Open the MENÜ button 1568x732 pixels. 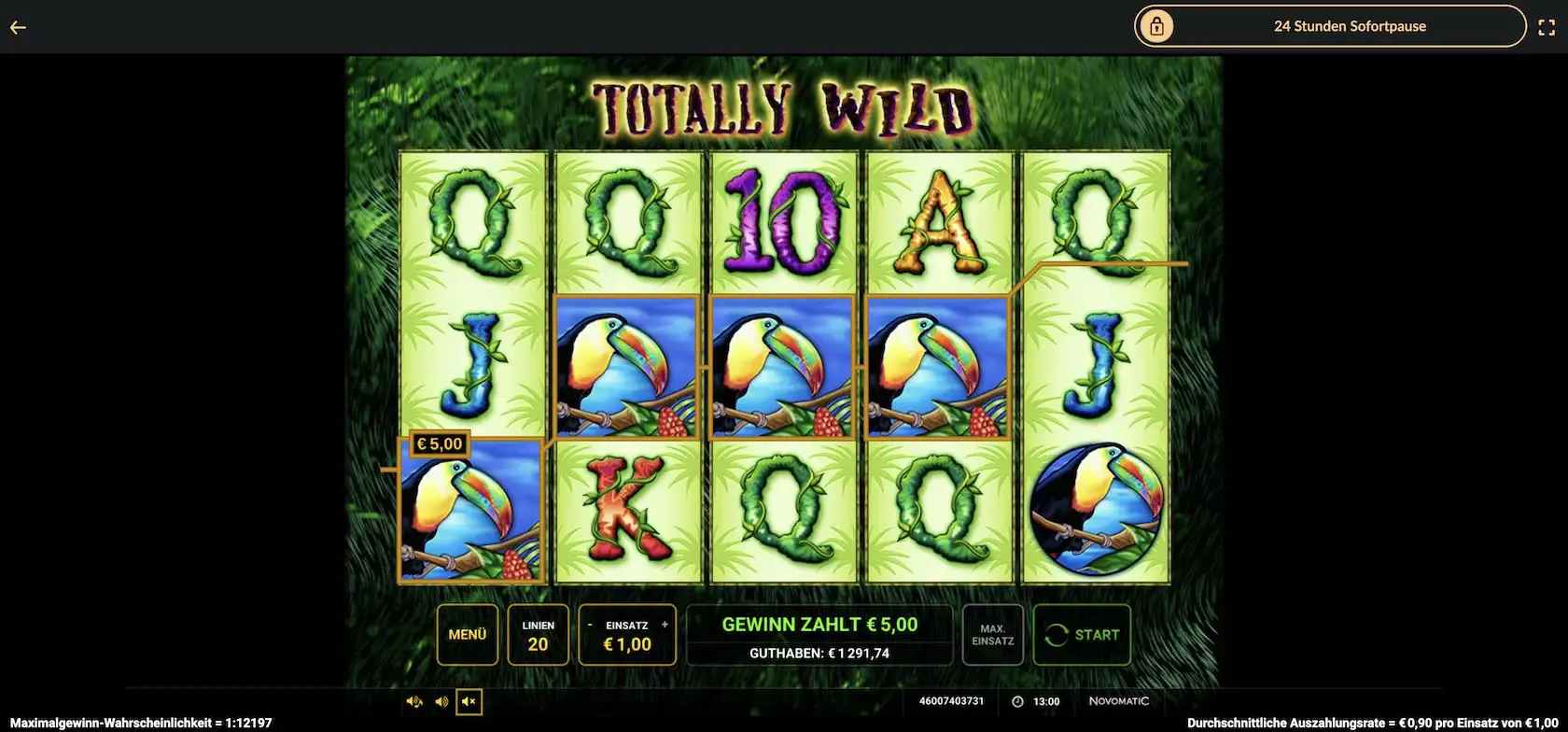click(x=468, y=635)
